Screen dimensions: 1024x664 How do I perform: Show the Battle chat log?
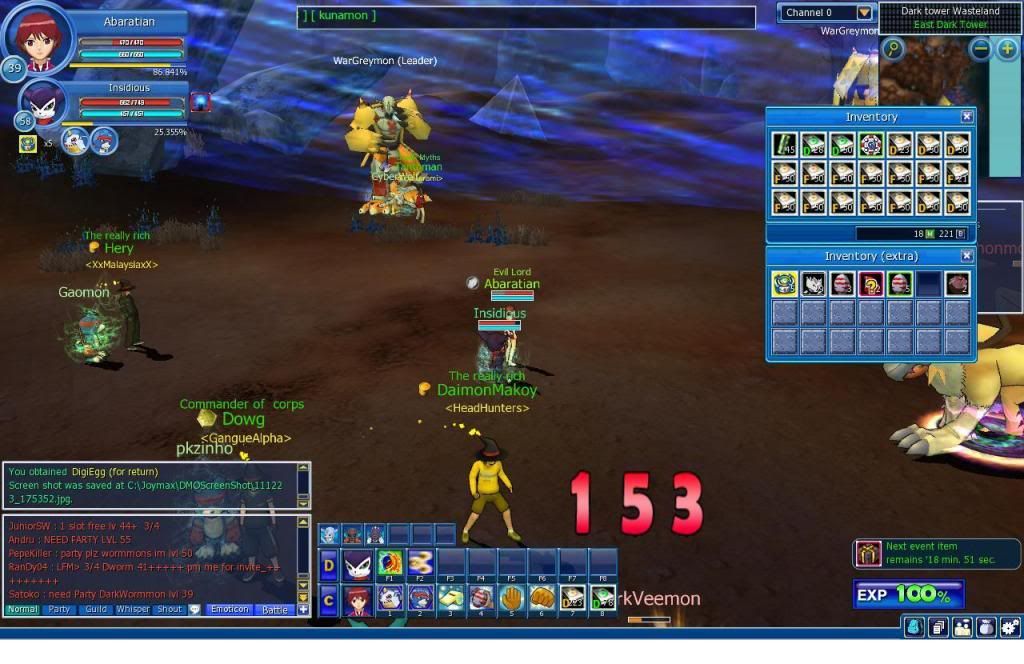click(x=275, y=609)
